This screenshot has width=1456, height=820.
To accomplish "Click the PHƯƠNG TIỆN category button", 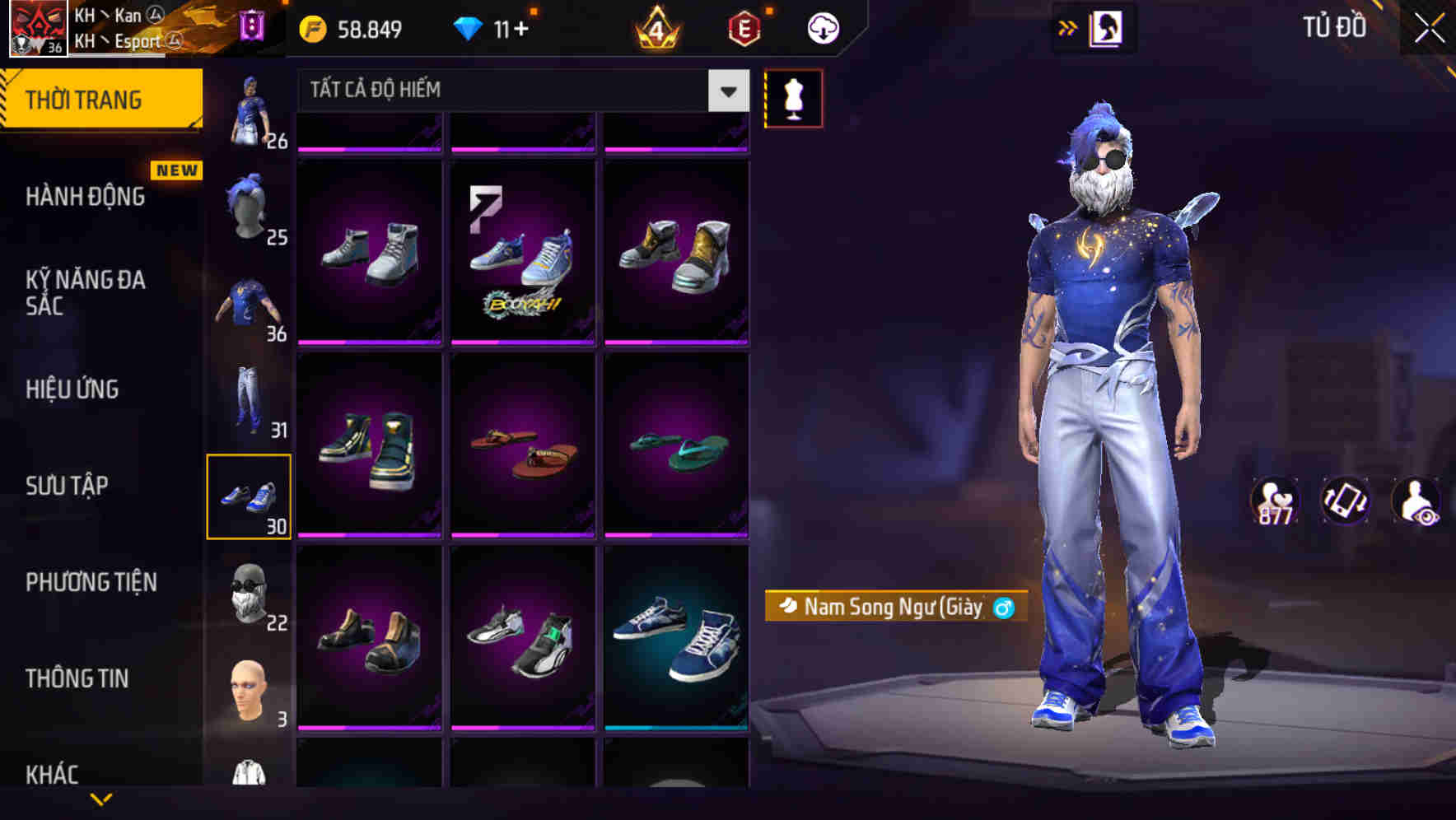I will click(91, 582).
